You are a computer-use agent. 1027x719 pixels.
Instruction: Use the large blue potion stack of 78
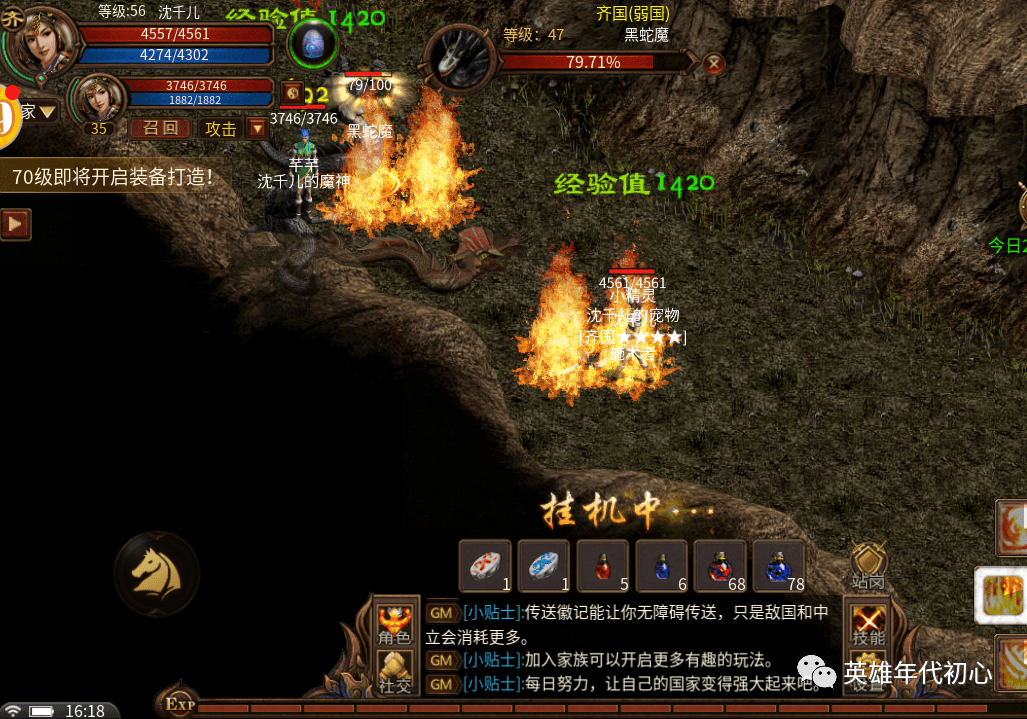pyautogui.click(x=779, y=567)
